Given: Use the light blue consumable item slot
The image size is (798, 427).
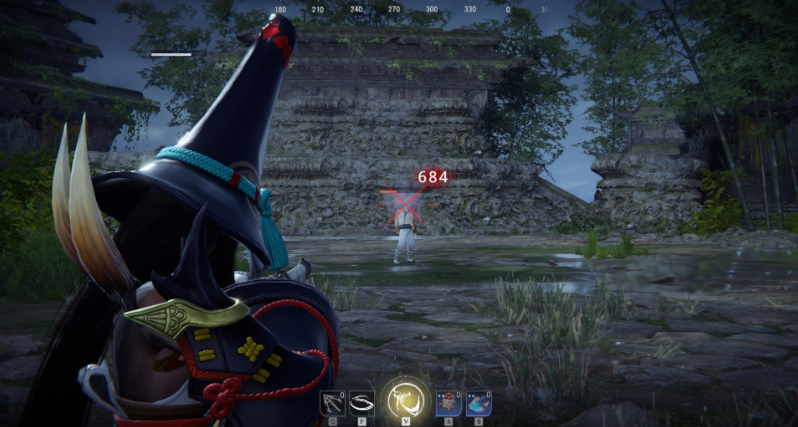Looking at the screenshot, I should [478, 402].
